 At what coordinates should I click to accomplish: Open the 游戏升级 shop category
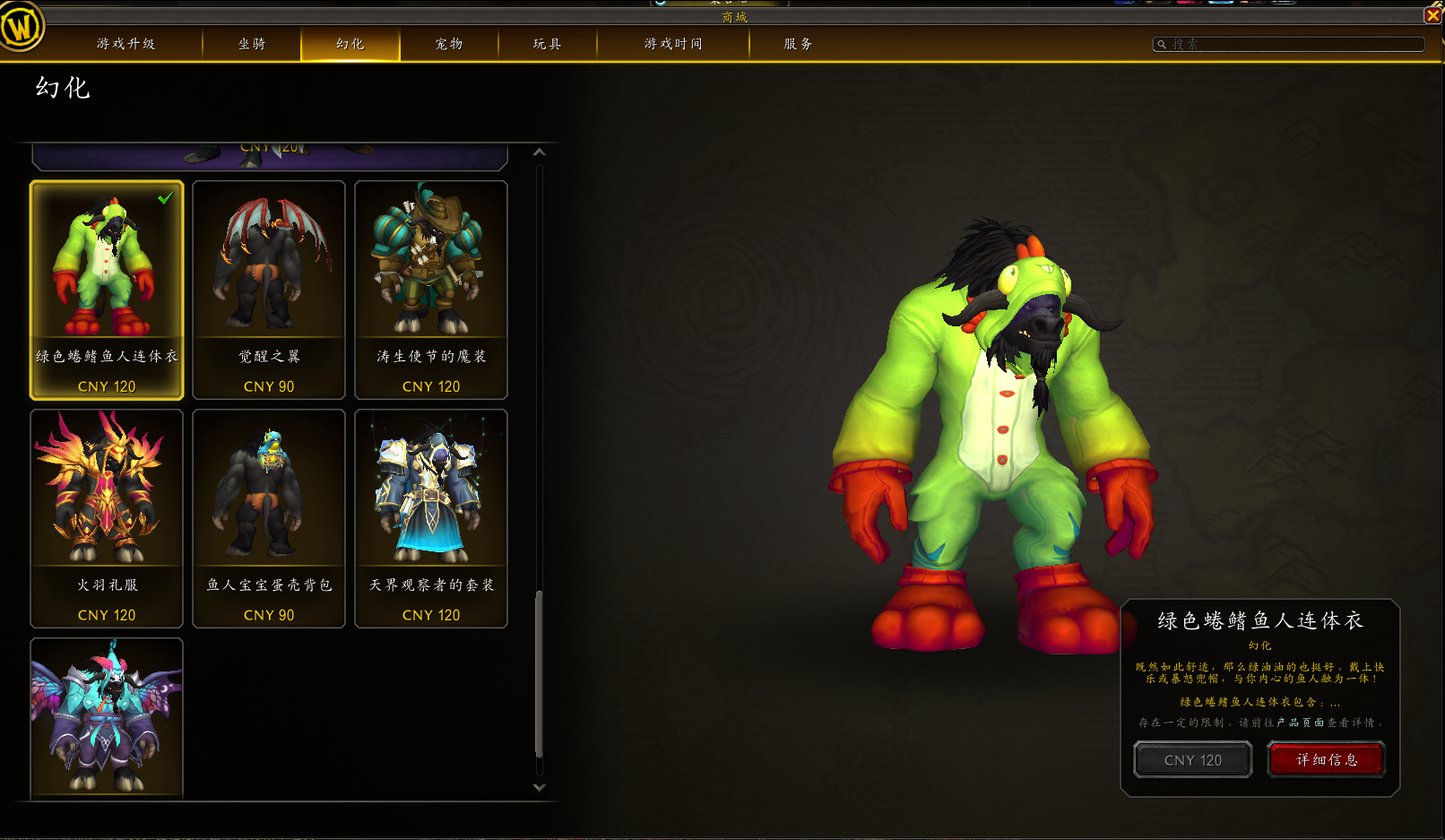click(125, 44)
